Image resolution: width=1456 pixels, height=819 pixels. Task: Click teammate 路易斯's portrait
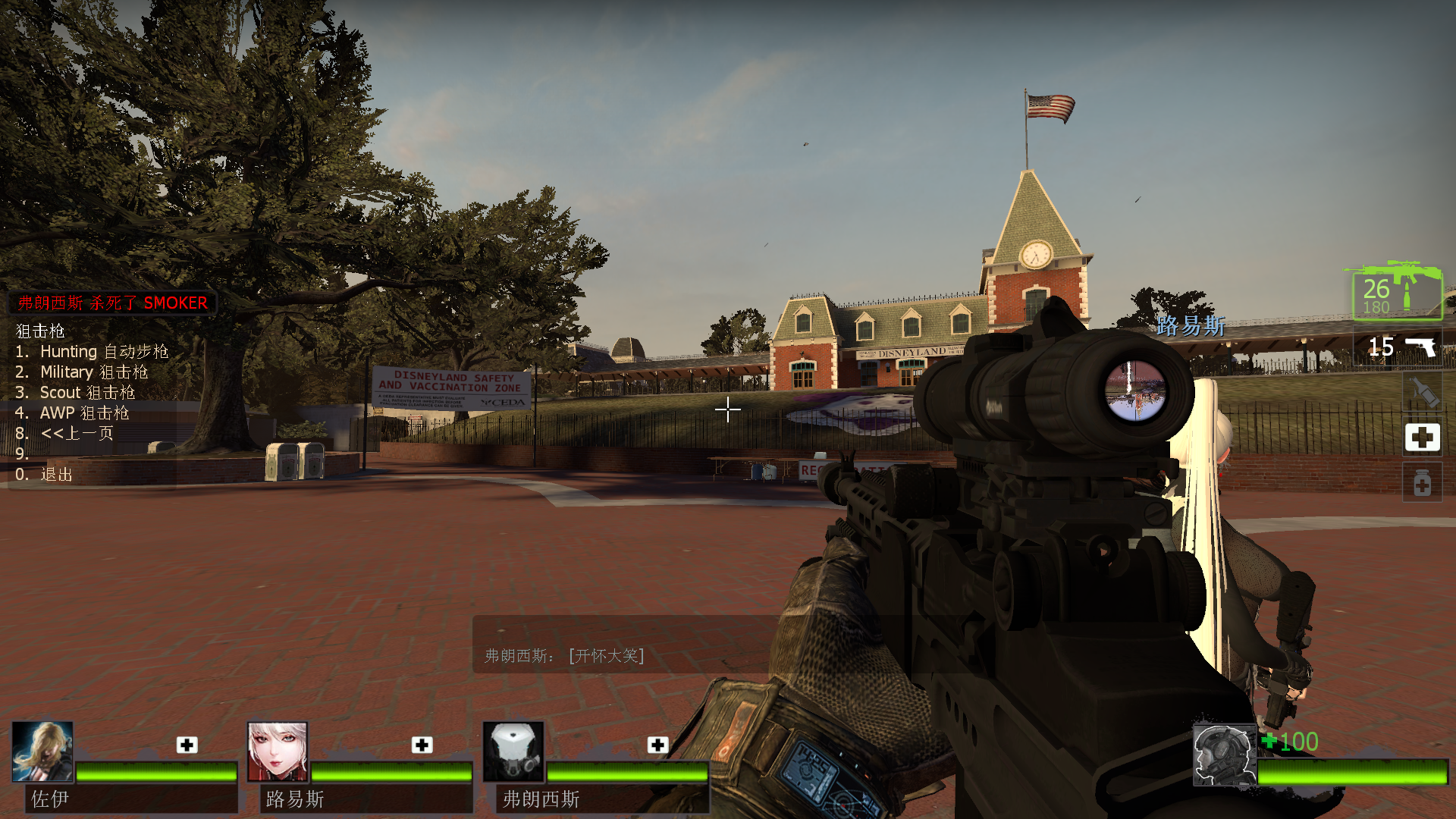coord(278,752)
